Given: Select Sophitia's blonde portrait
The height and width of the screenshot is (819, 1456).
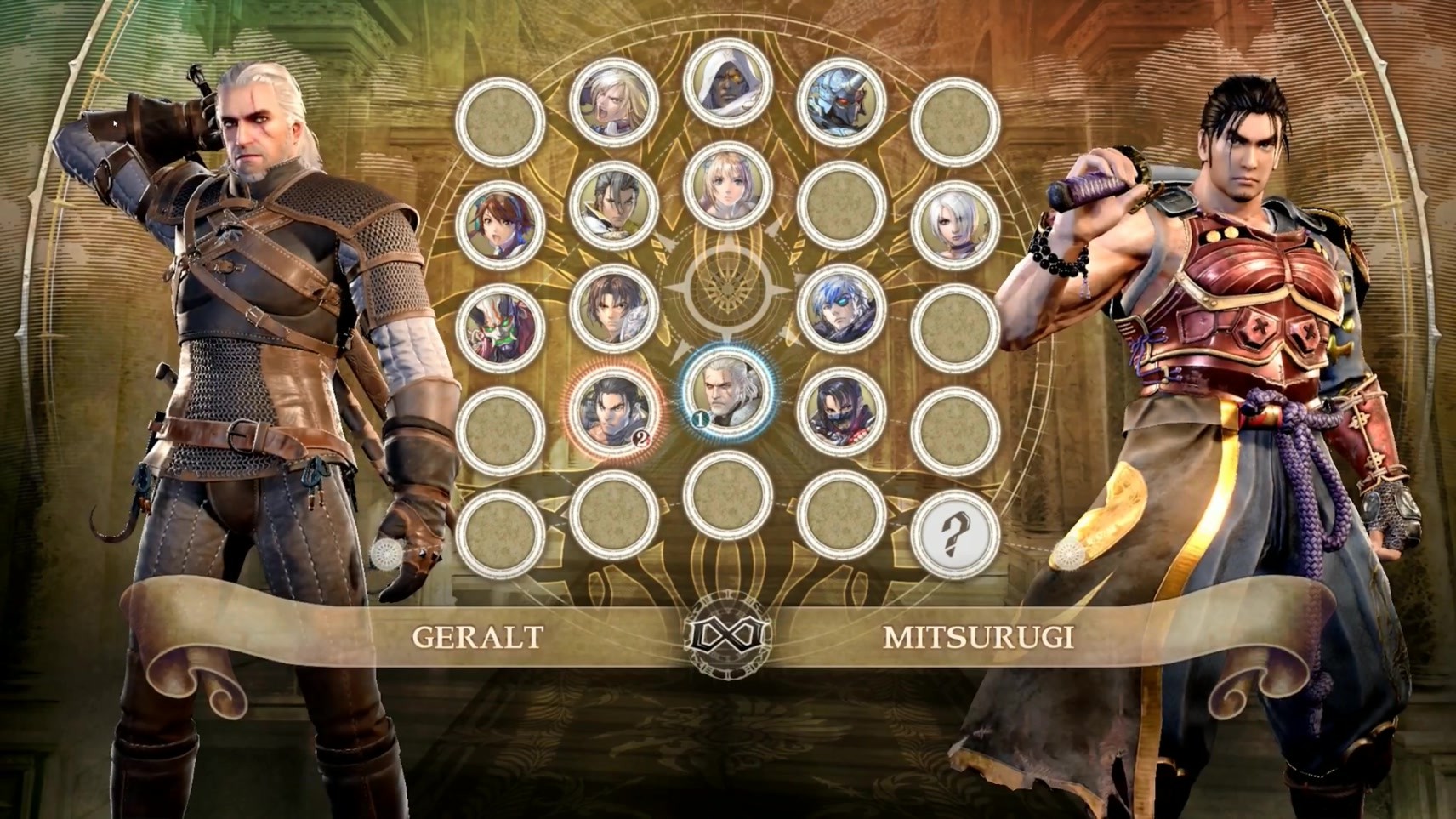Looking at the screenshot, I should (x=727, y=186).
